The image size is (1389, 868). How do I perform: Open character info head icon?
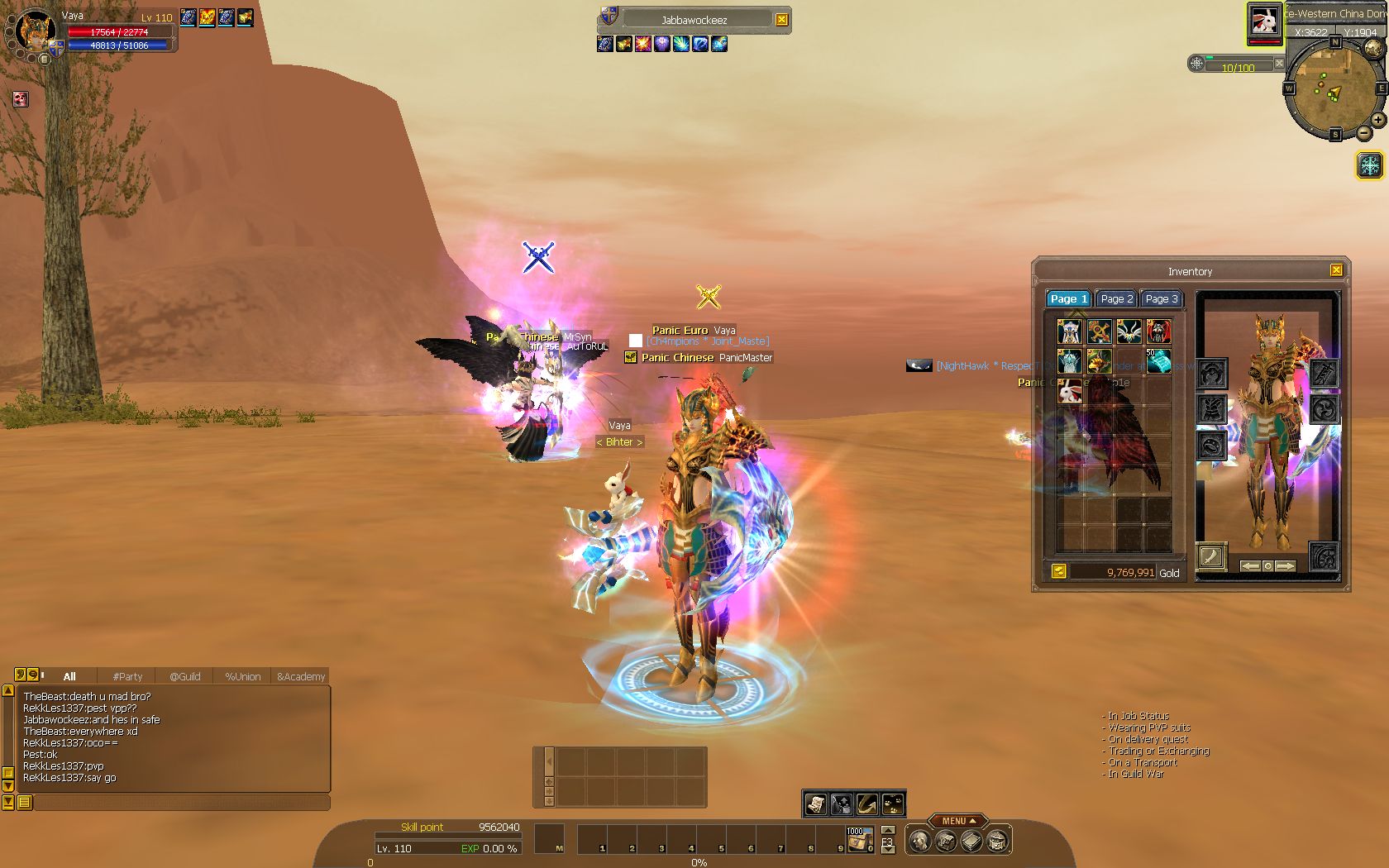tap(919, 842)
